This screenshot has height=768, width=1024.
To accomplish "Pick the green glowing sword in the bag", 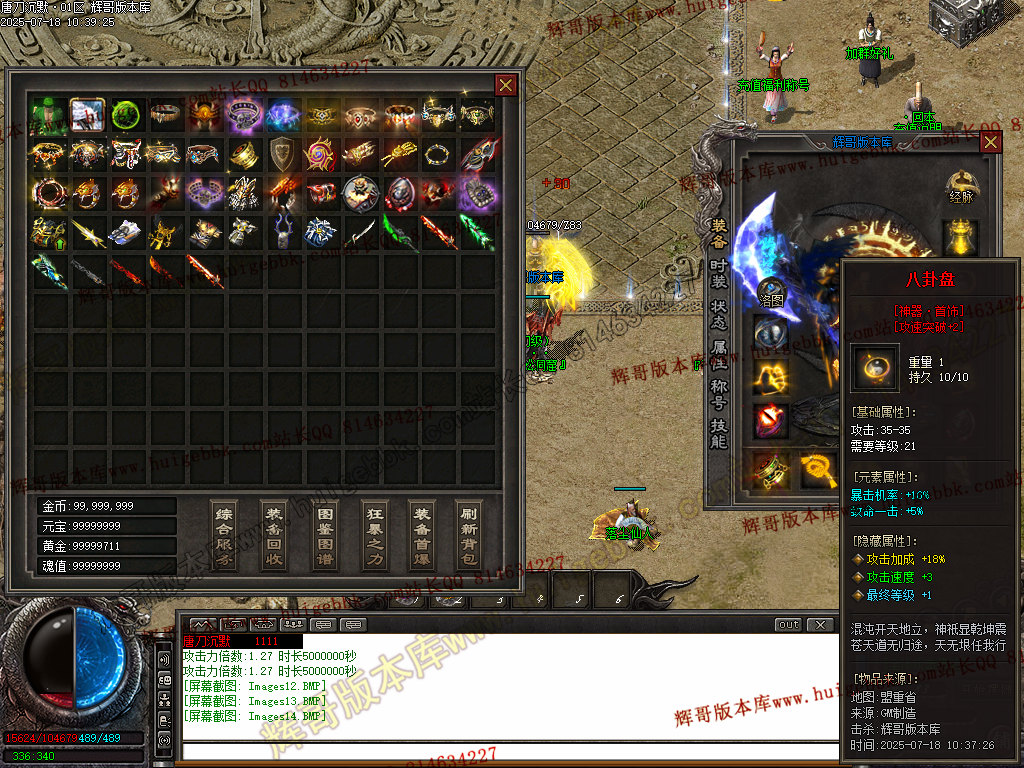I will tap(477, 231).
